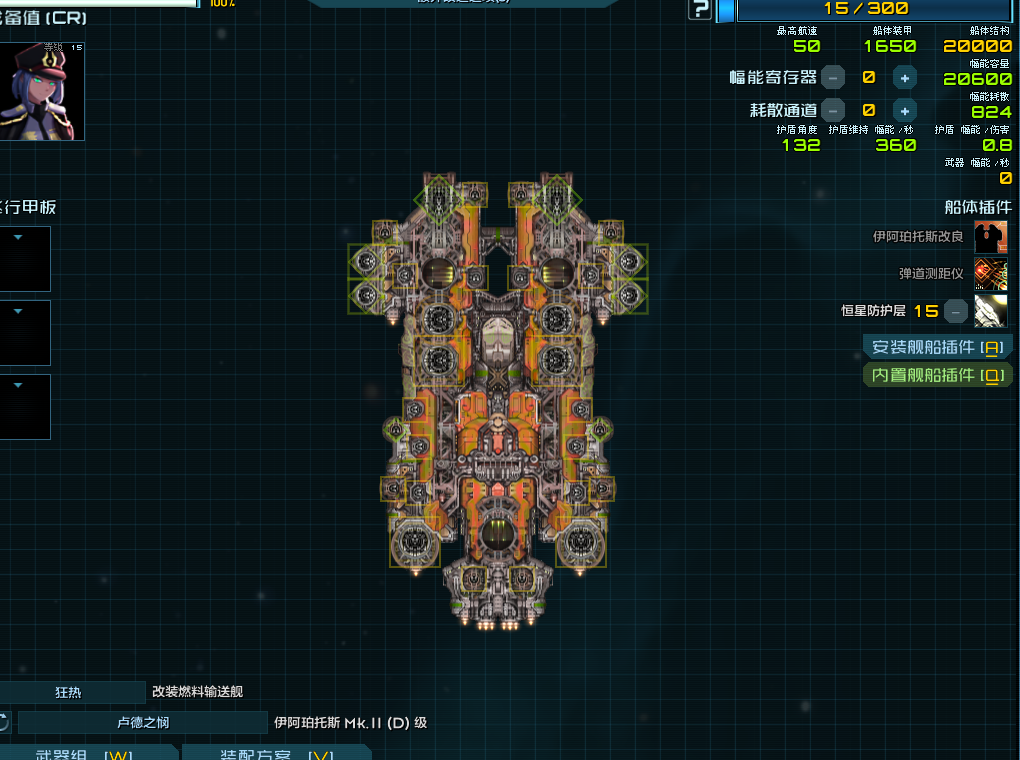Select the 弹道测距仪 hullmod icon

click(x=990, y=273)
